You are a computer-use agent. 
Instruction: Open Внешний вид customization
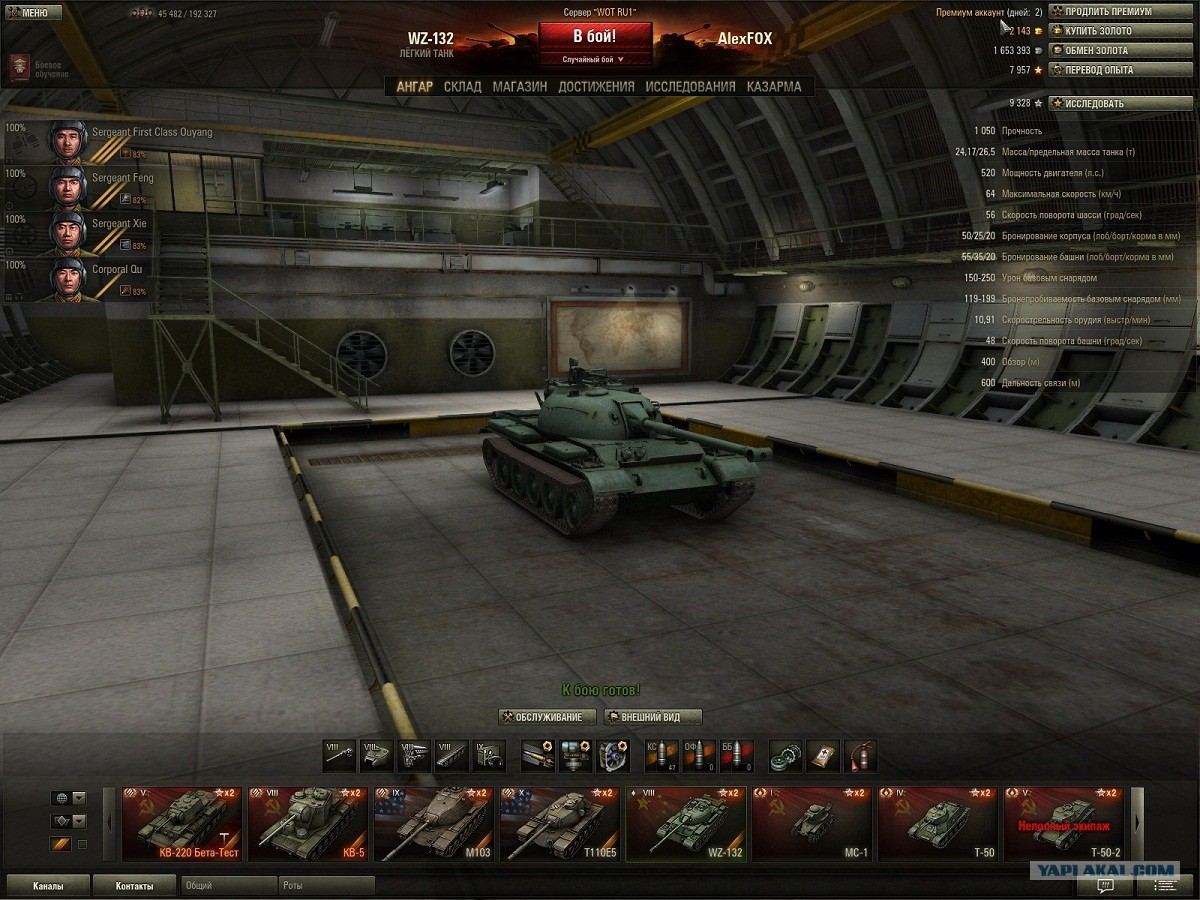click(x=652, y=717)
